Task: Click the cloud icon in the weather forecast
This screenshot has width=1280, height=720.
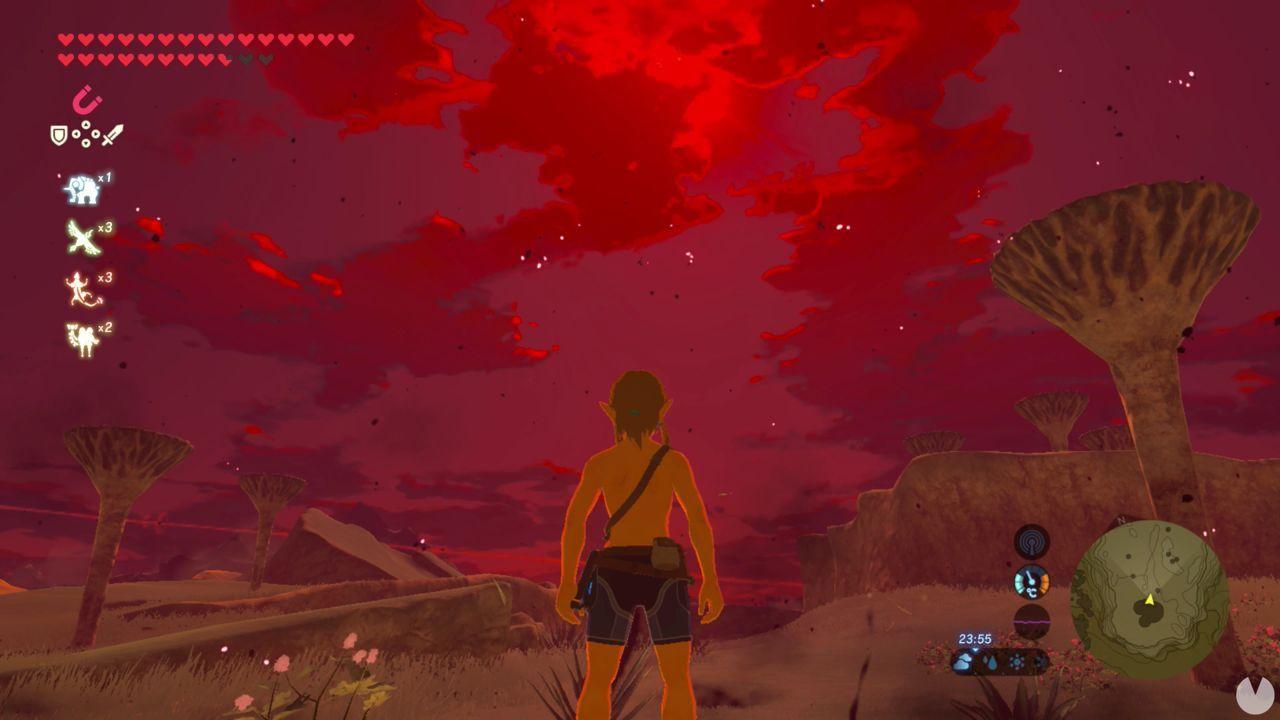Action: [x=964, y=661]
